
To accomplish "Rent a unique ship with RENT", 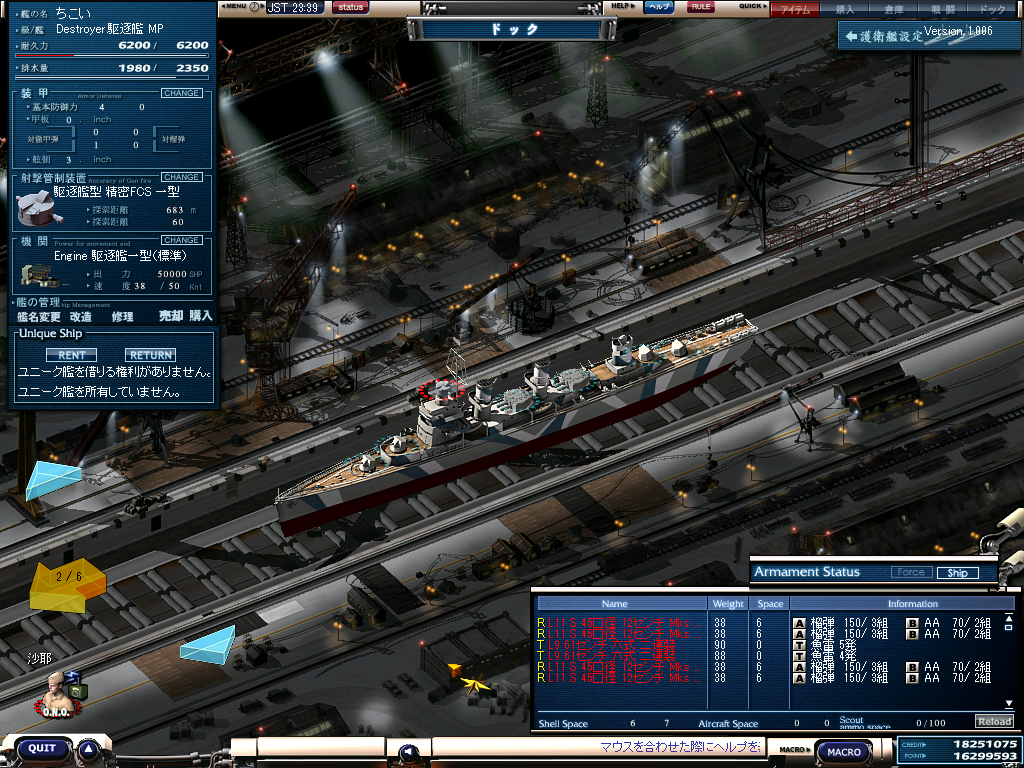I will pyautogui.click(x=71, y=355).
